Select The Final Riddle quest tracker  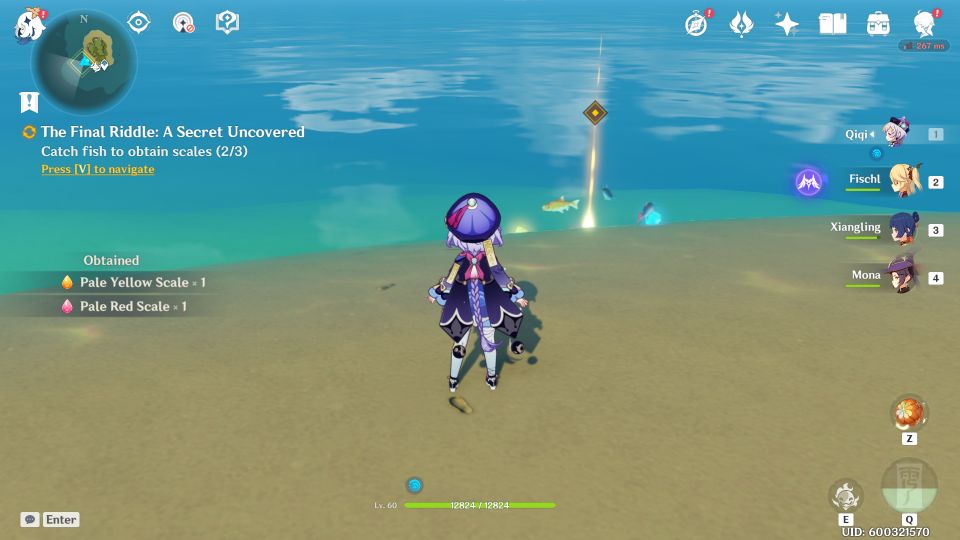(172, 132)
